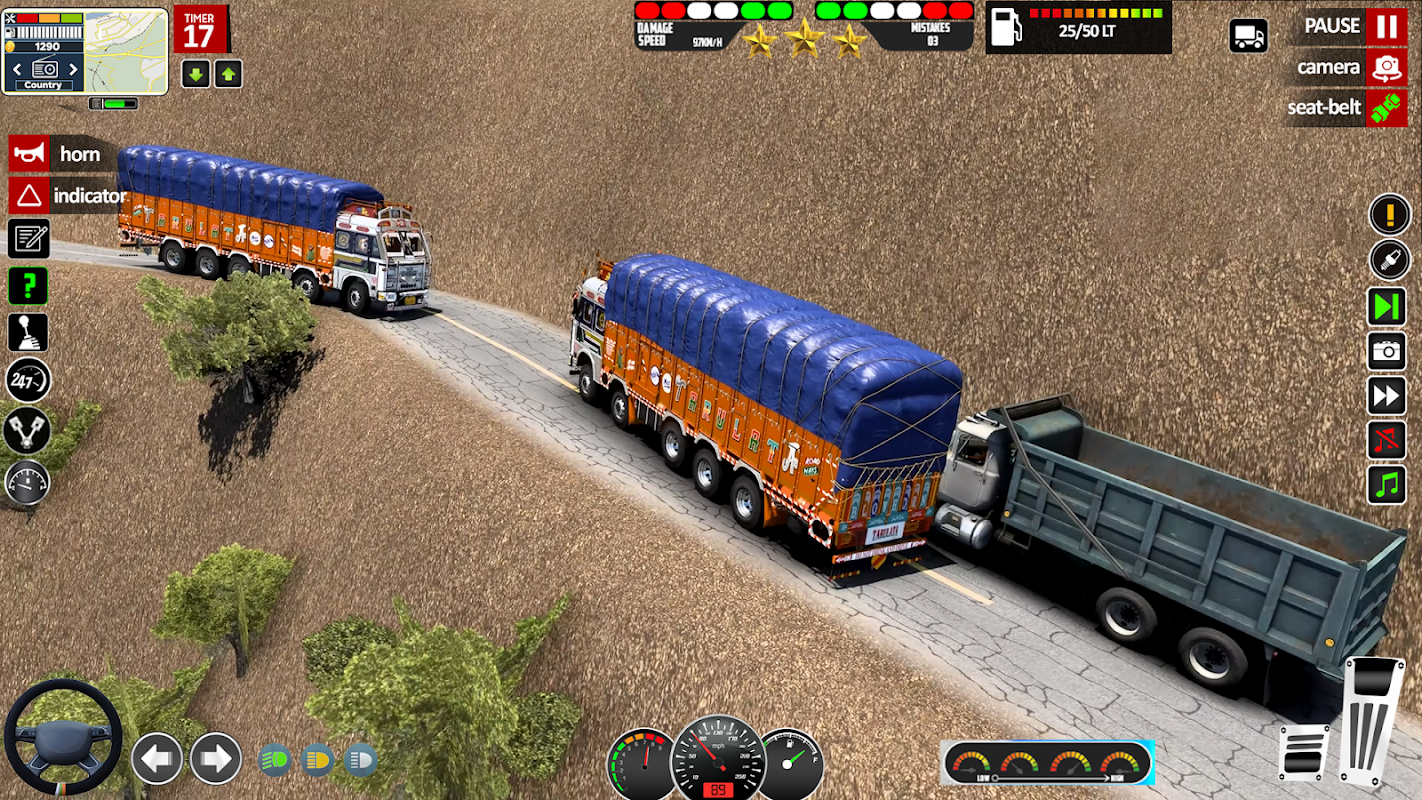Steer left with the left arrow button
1422x800 pixels.
[x=157, y=758]
